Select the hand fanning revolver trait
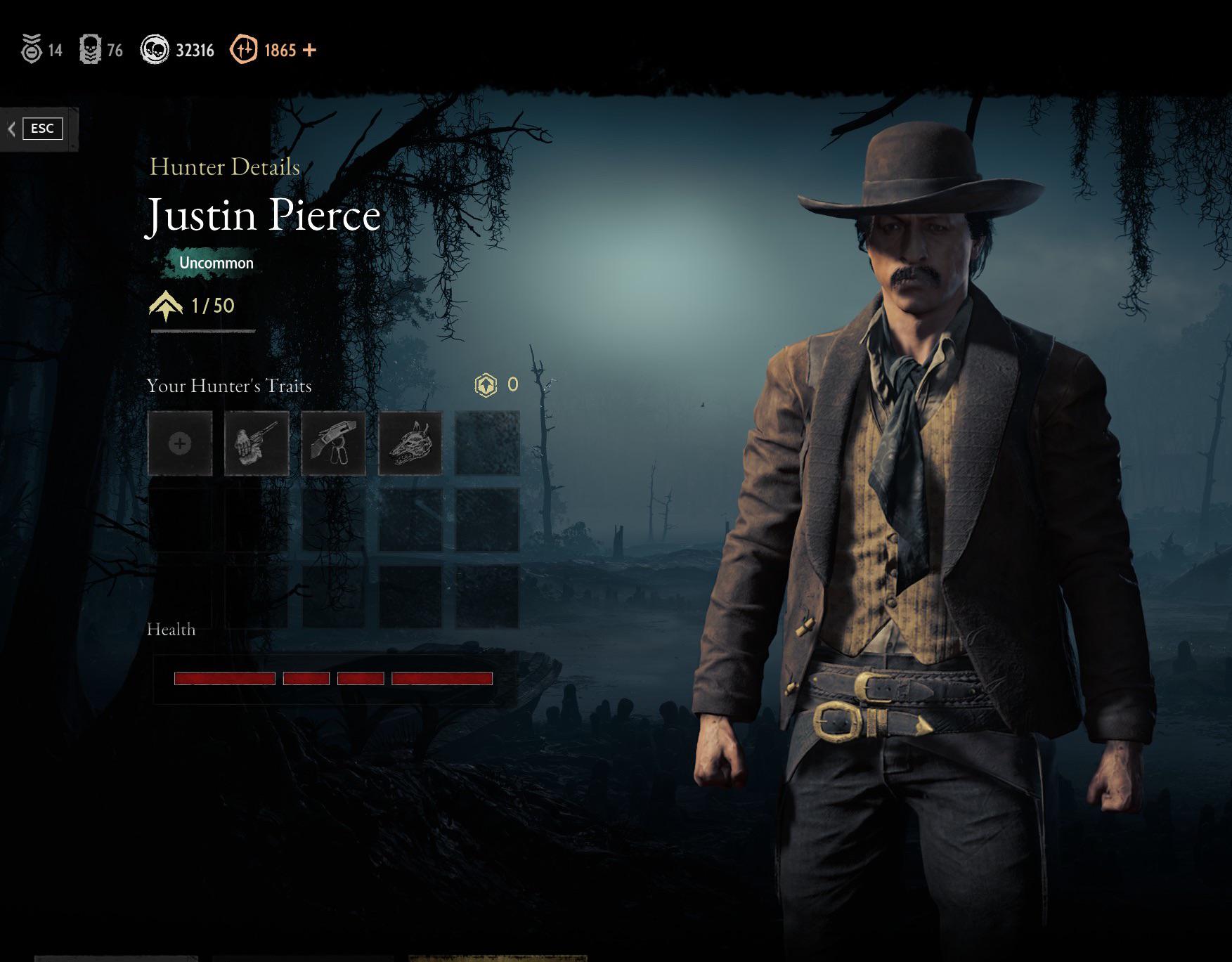The image size is (1232, 962). tap(257, 443)
